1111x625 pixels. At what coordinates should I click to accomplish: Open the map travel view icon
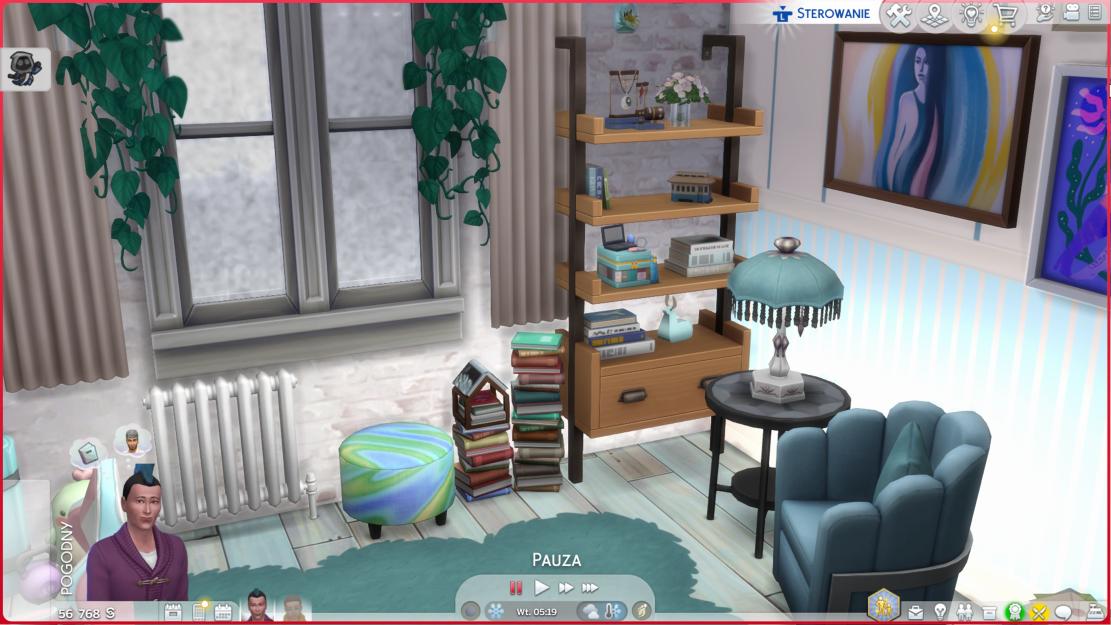click(935, 16)
